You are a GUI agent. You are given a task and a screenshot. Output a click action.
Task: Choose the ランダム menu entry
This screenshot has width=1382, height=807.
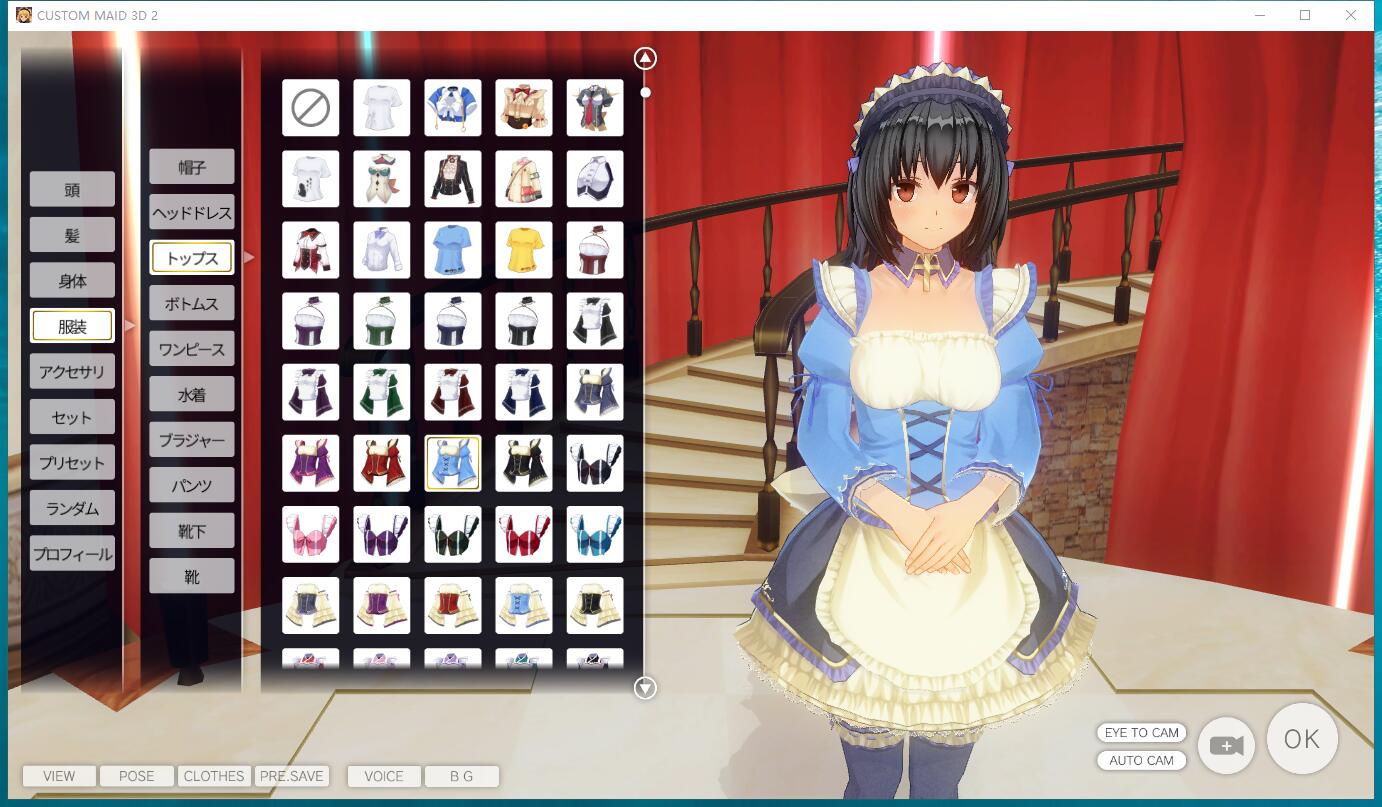point(72,508)
